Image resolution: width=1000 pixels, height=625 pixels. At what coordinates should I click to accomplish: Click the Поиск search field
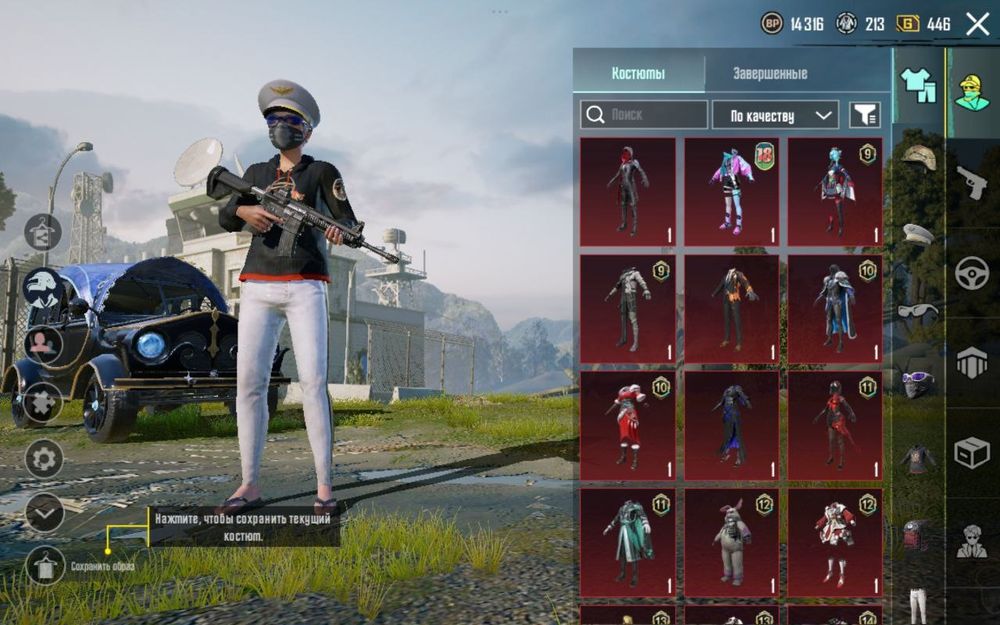pyautogui.click(x=643, y=115)
